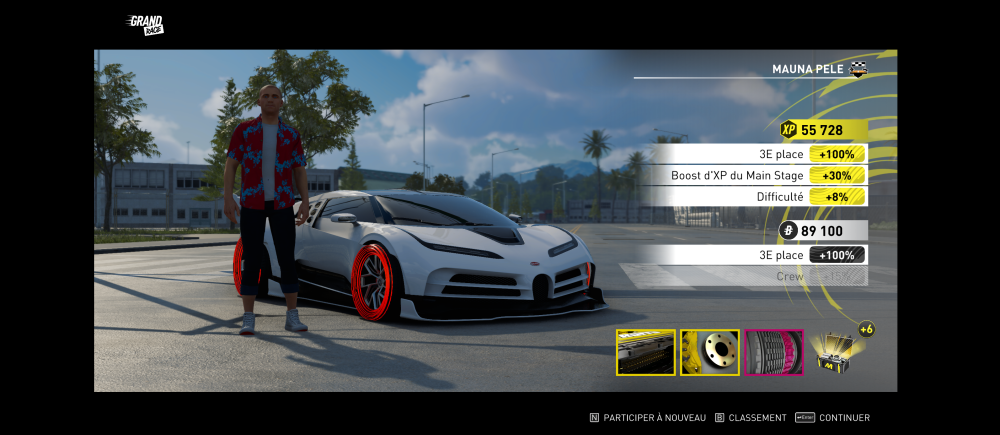Screen dimensions: 1000x435
Task: Select the pink tire part reward
Action: [774, 352]
